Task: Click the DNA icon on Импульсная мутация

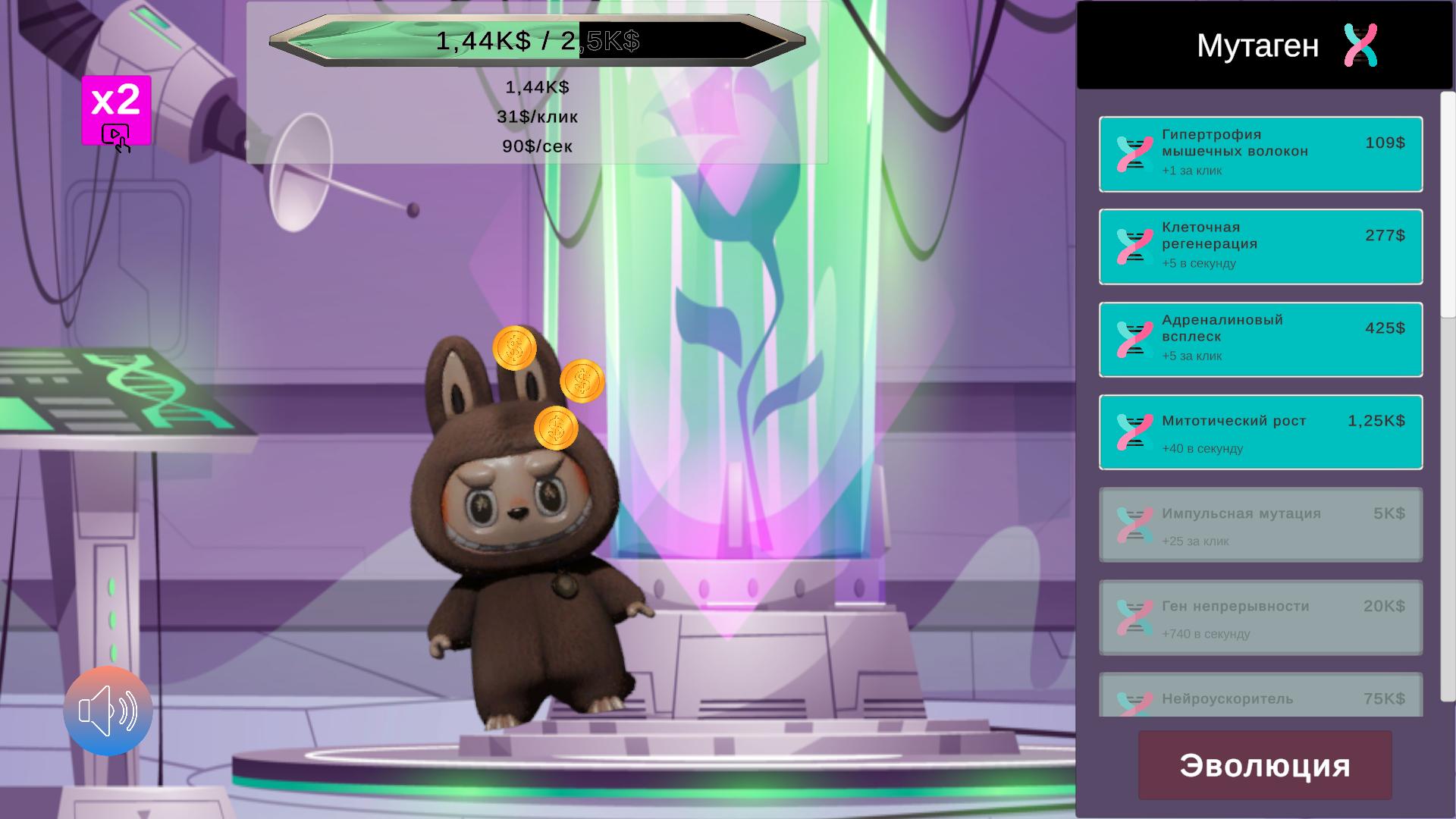Action: click(1133, 525)
